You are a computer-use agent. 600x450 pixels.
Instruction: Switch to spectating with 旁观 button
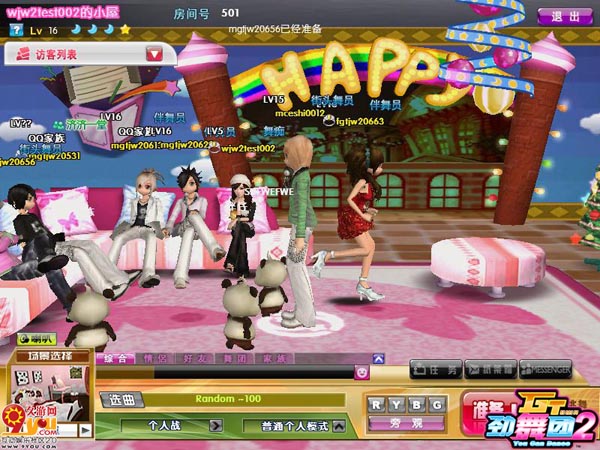(406, 424)
